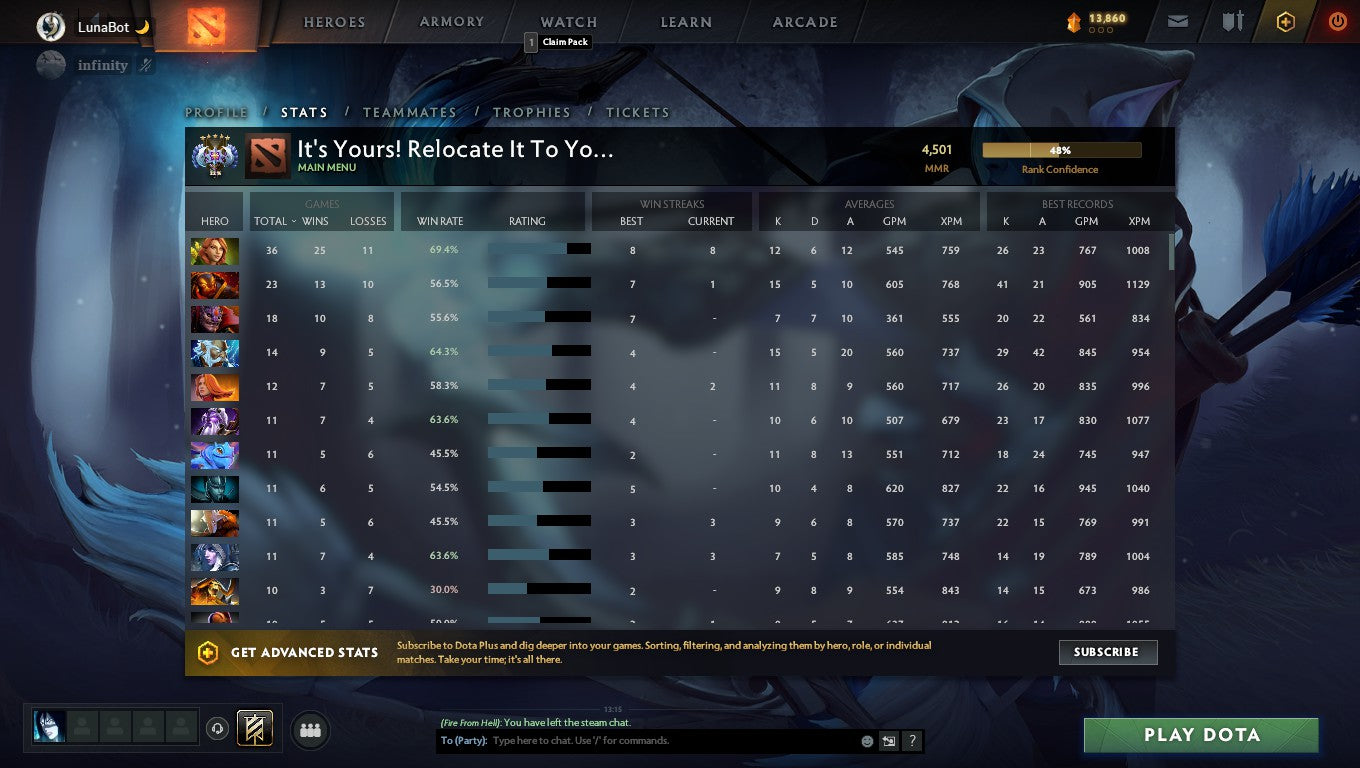
Task: Click the Dota Plus hexagon icon
Action: pos(1285,21)
